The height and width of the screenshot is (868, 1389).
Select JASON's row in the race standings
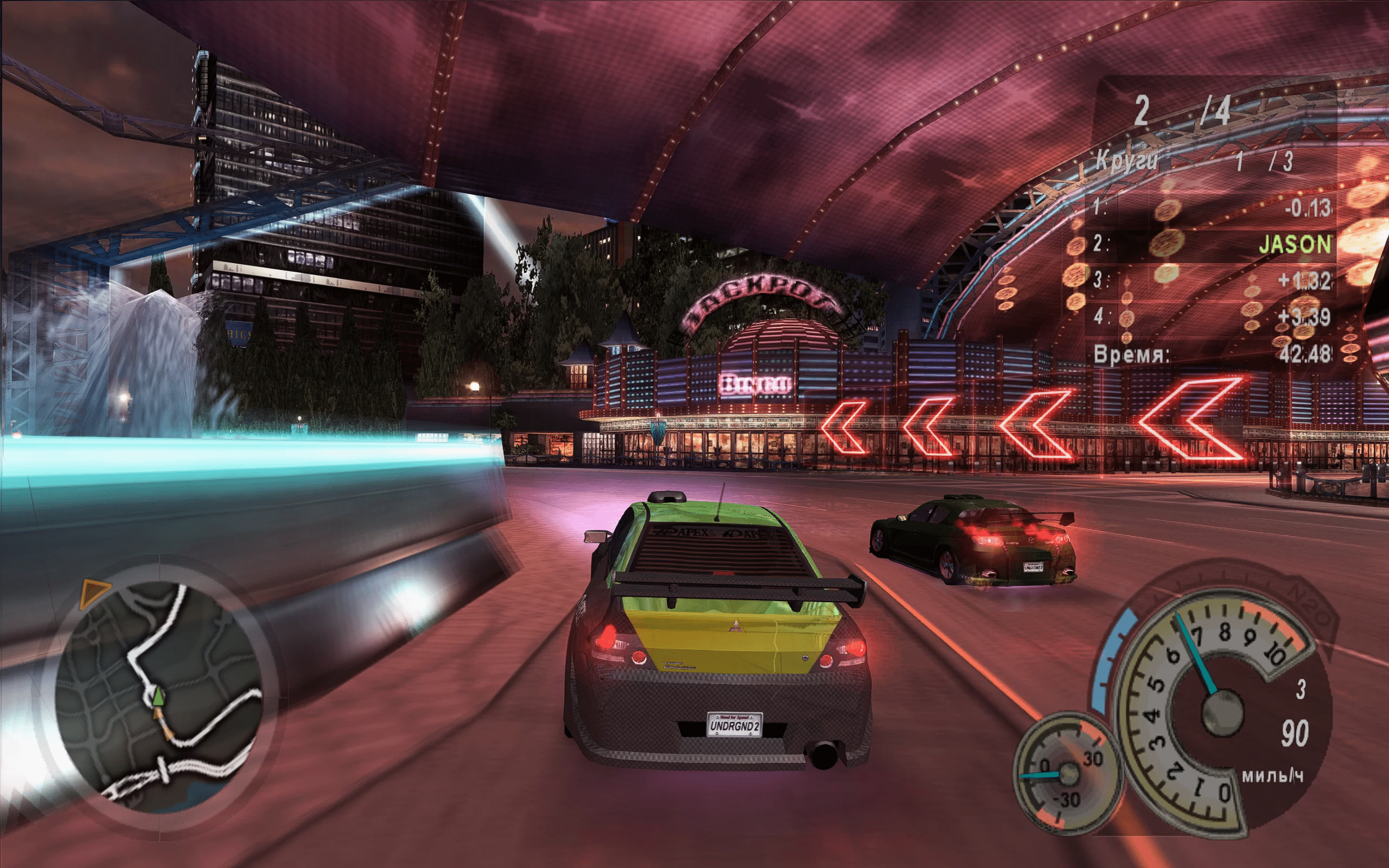pos(1211,245)
